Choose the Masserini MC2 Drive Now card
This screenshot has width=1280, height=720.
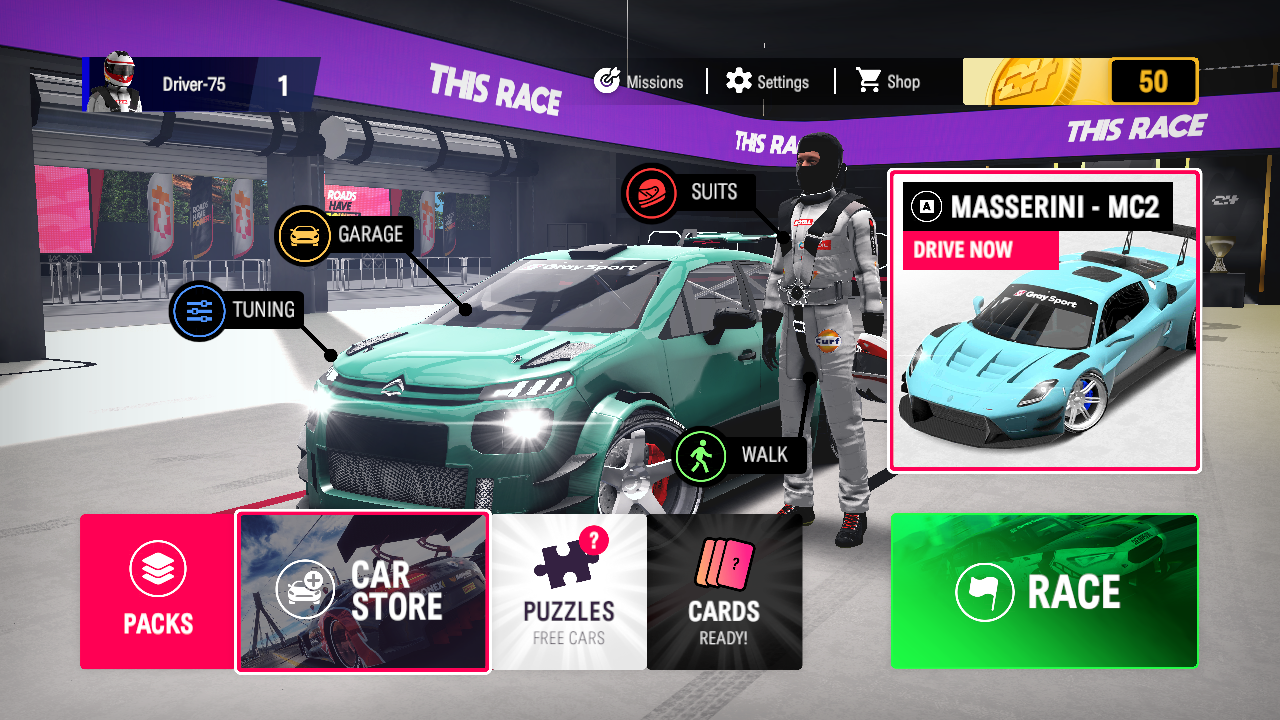1044,320
